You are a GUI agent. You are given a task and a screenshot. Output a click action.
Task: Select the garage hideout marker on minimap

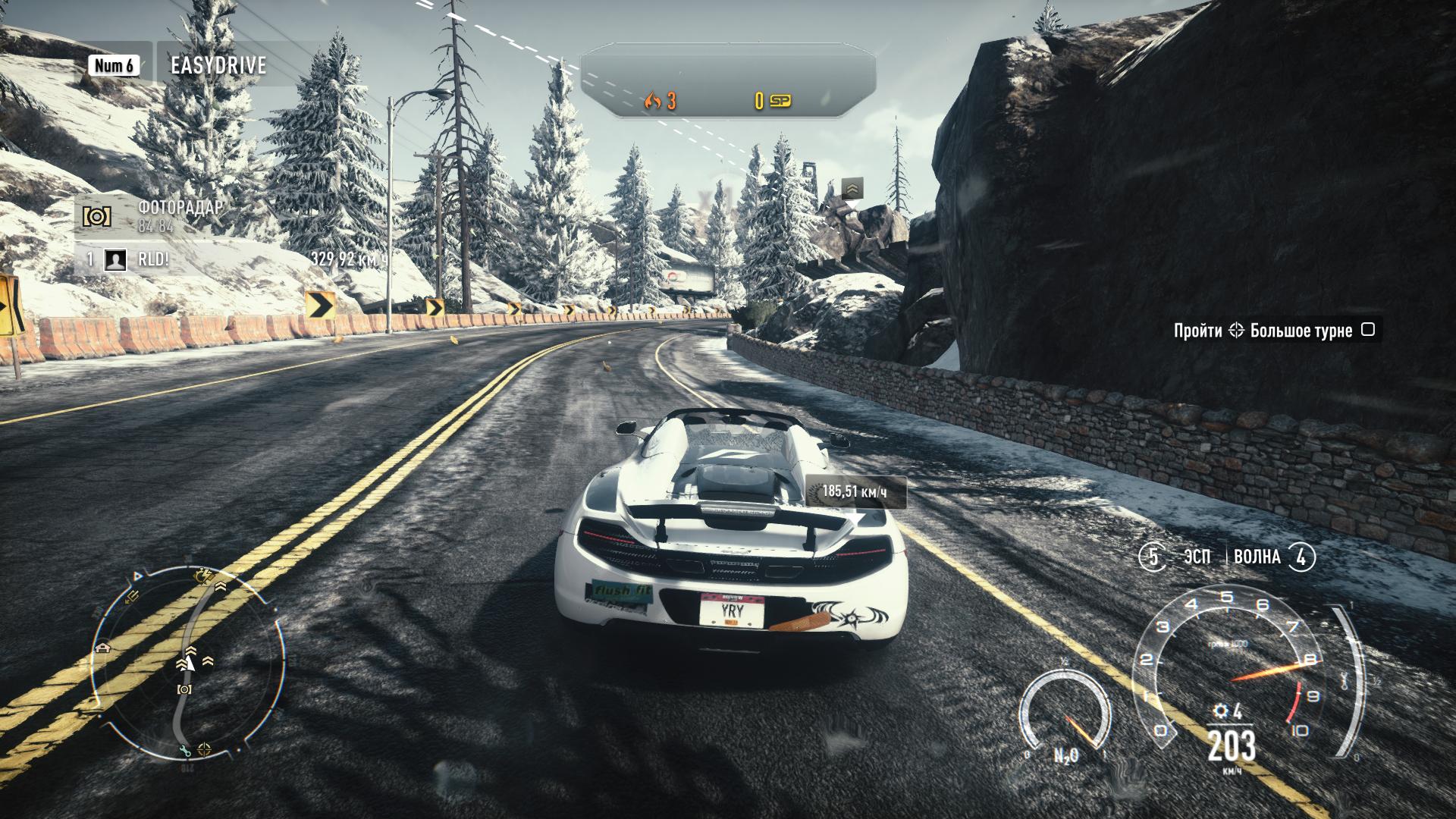pyautogui.click(x=102, y=648)
